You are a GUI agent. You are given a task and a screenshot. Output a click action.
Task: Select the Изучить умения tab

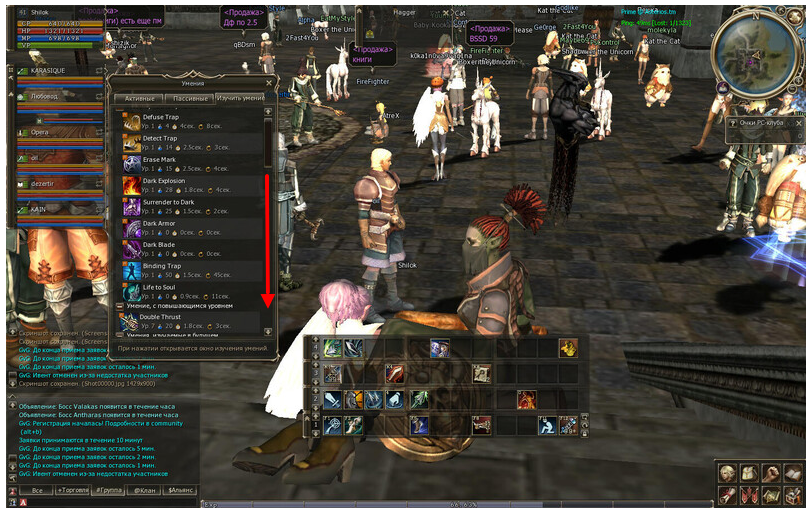click(241, 99)
